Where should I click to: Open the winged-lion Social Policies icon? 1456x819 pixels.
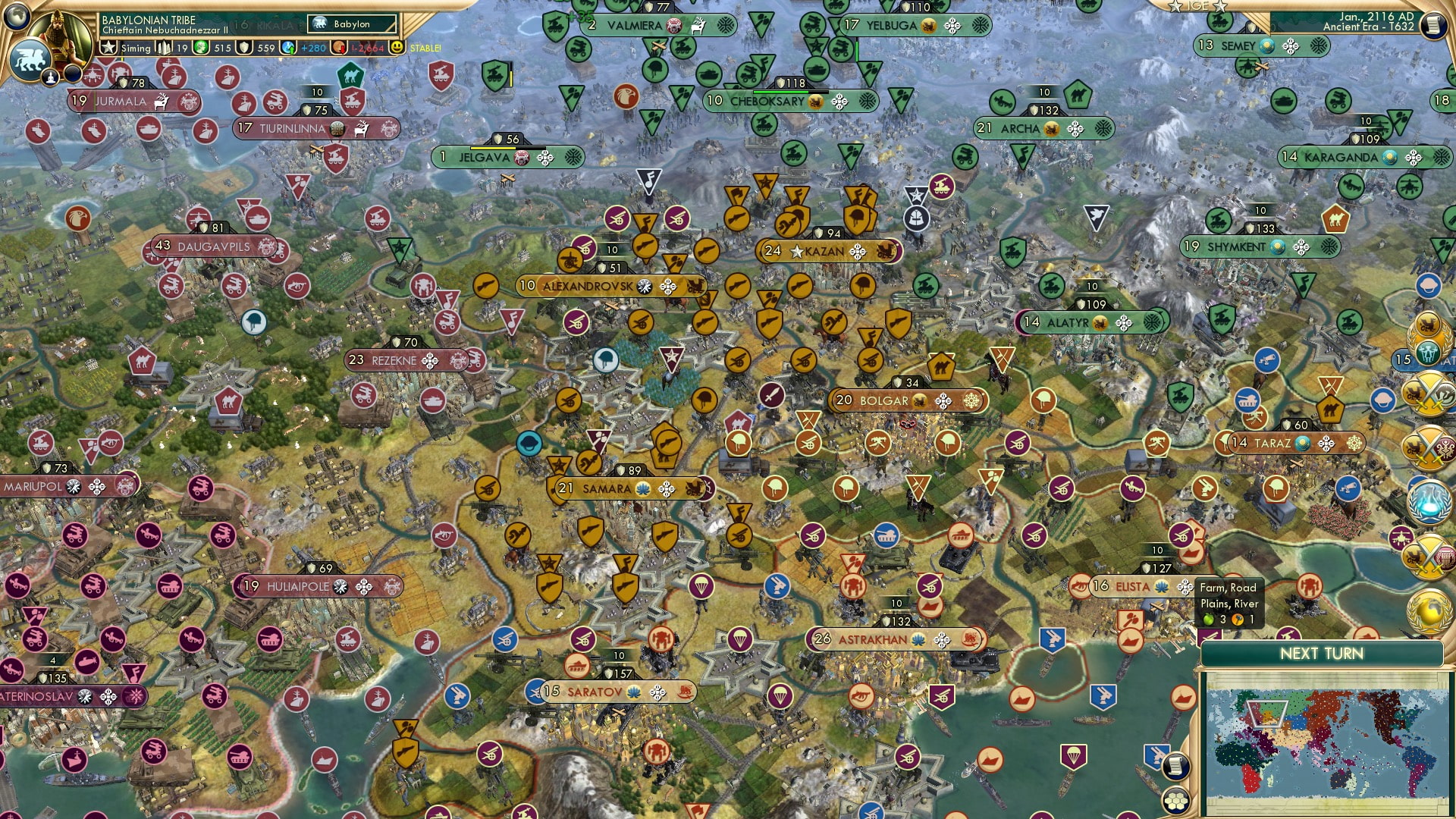(x=29, y=57)
